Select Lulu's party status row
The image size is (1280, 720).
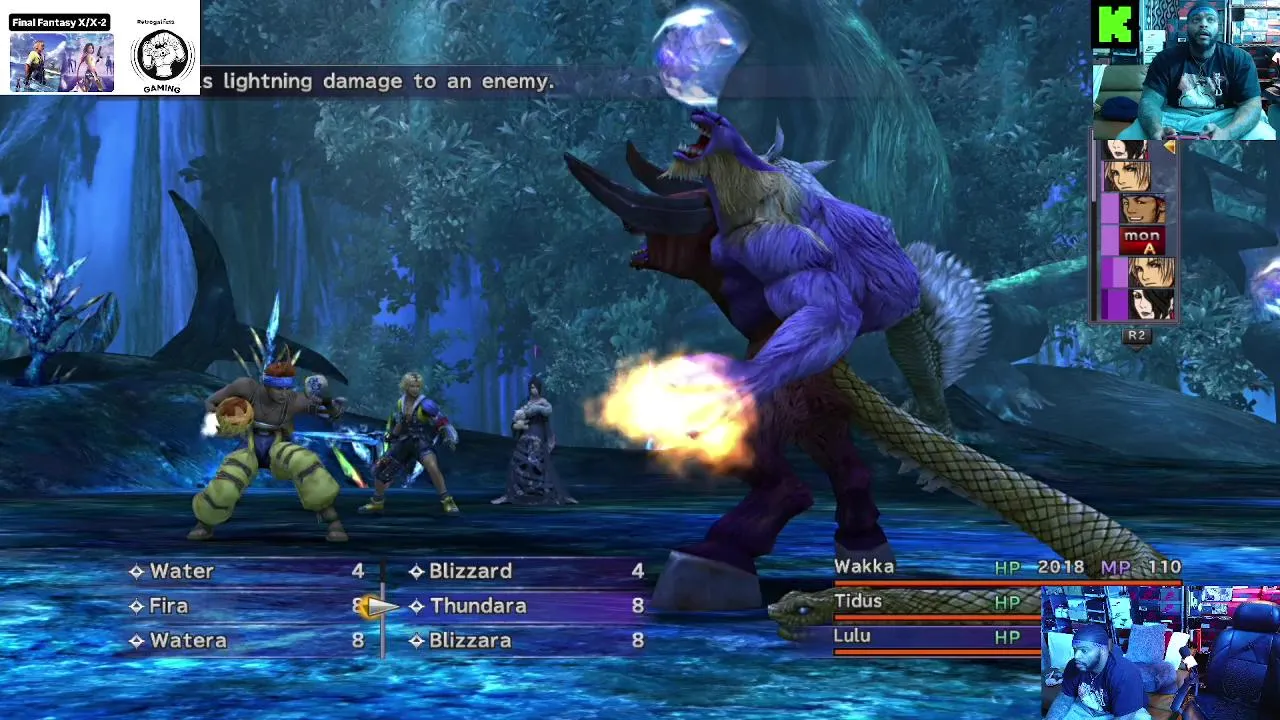coord(852,637)
